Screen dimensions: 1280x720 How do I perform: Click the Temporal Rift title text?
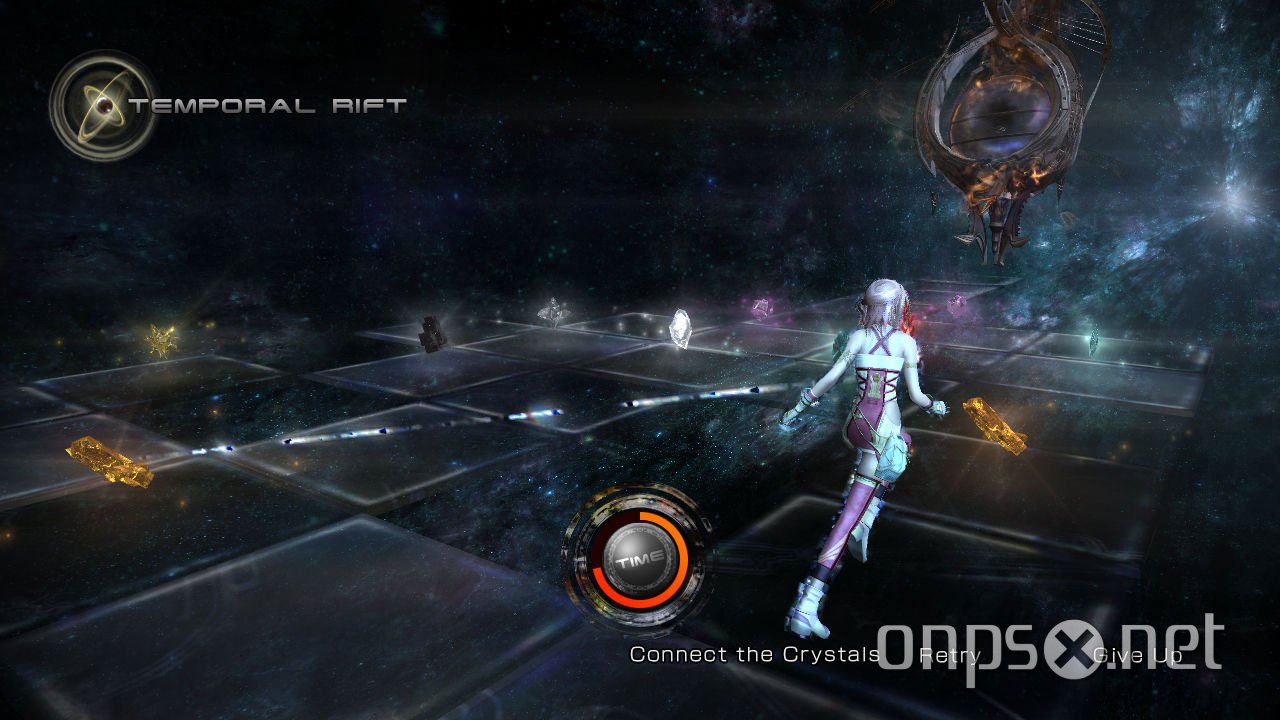point(270,102)
